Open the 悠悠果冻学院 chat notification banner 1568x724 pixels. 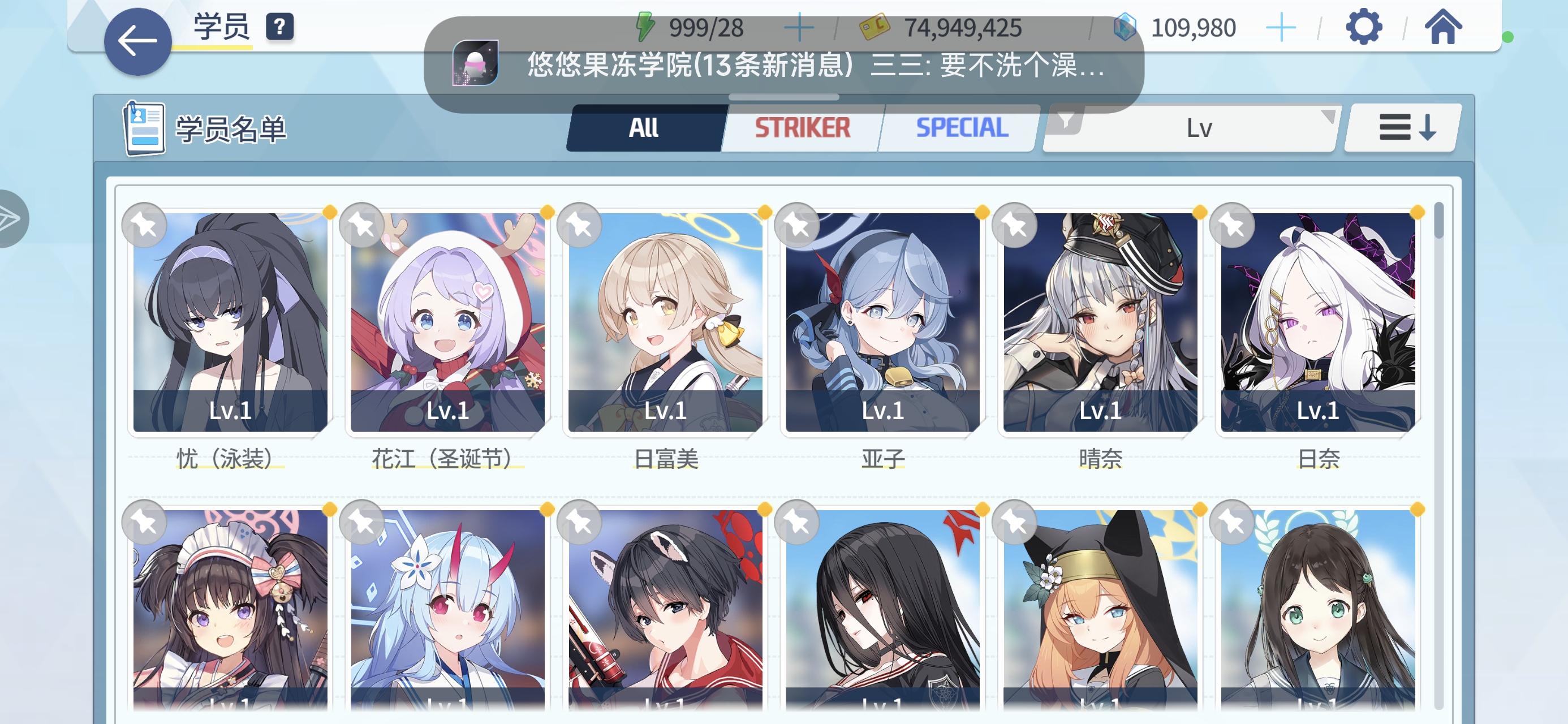(x=785, y=67)
